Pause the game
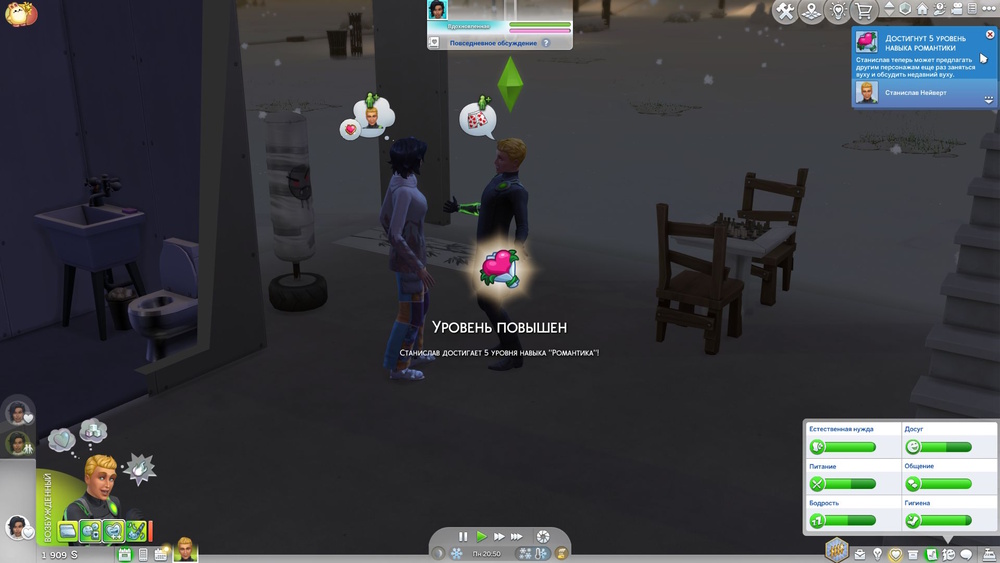 point(463,537)
